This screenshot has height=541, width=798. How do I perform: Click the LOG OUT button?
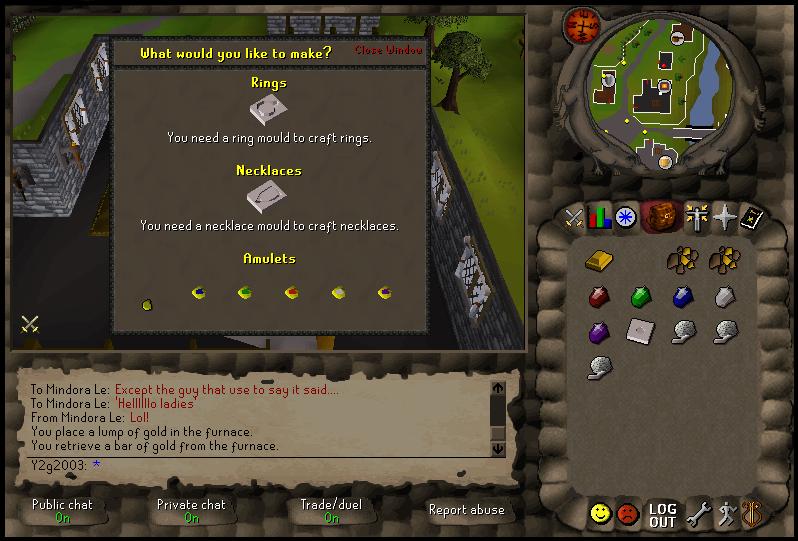(662, 514)
